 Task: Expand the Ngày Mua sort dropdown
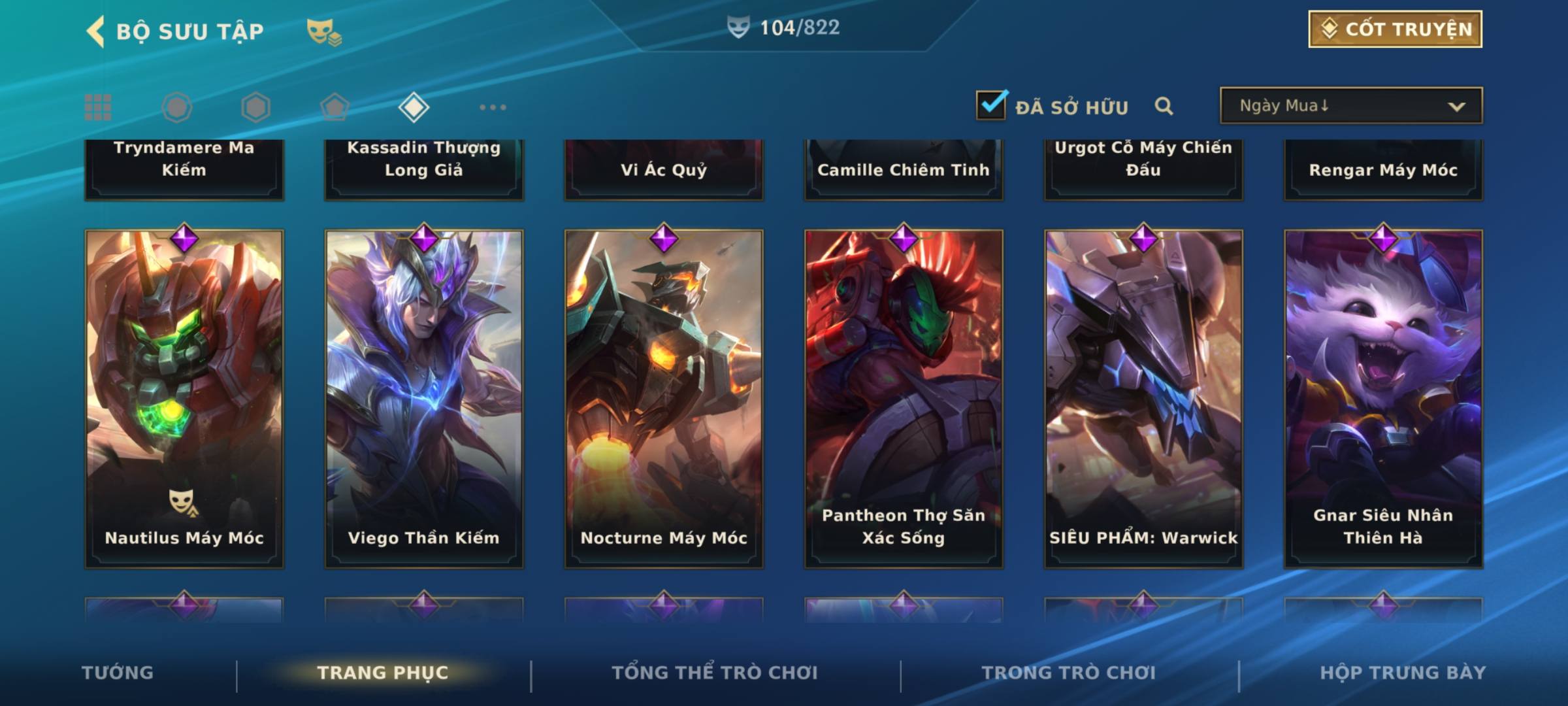coord(1351,106)
